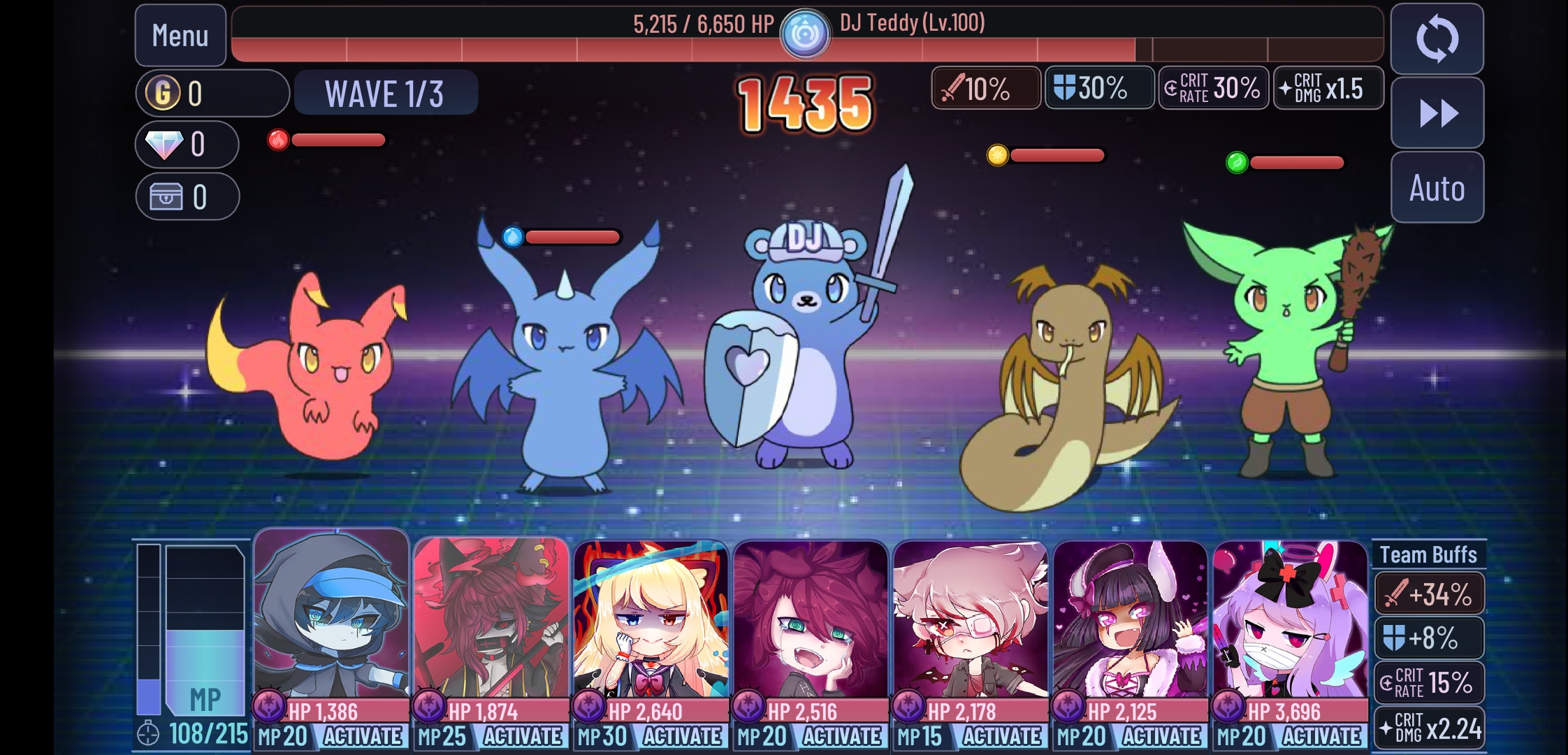1568x755 pixels.
Task: Toggle the fast-forward speed button
Action: click(1437, 113)
